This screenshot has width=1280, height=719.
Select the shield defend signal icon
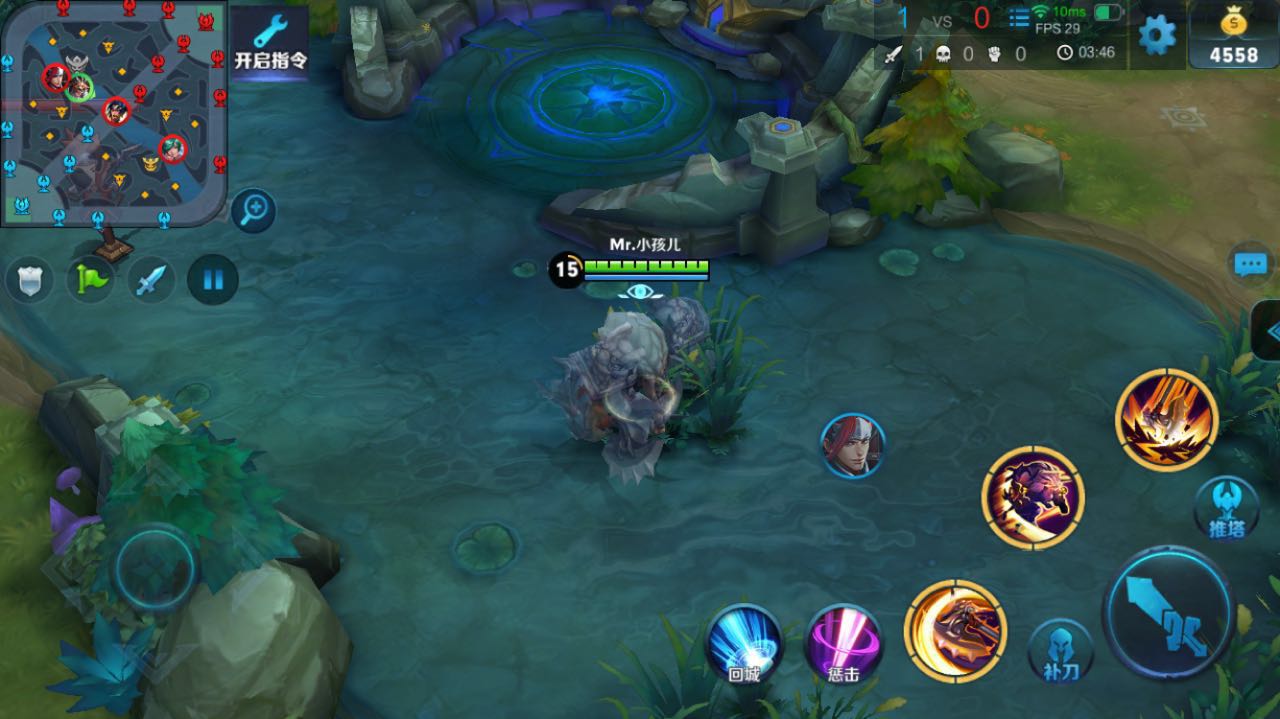(x=30, y=280)
